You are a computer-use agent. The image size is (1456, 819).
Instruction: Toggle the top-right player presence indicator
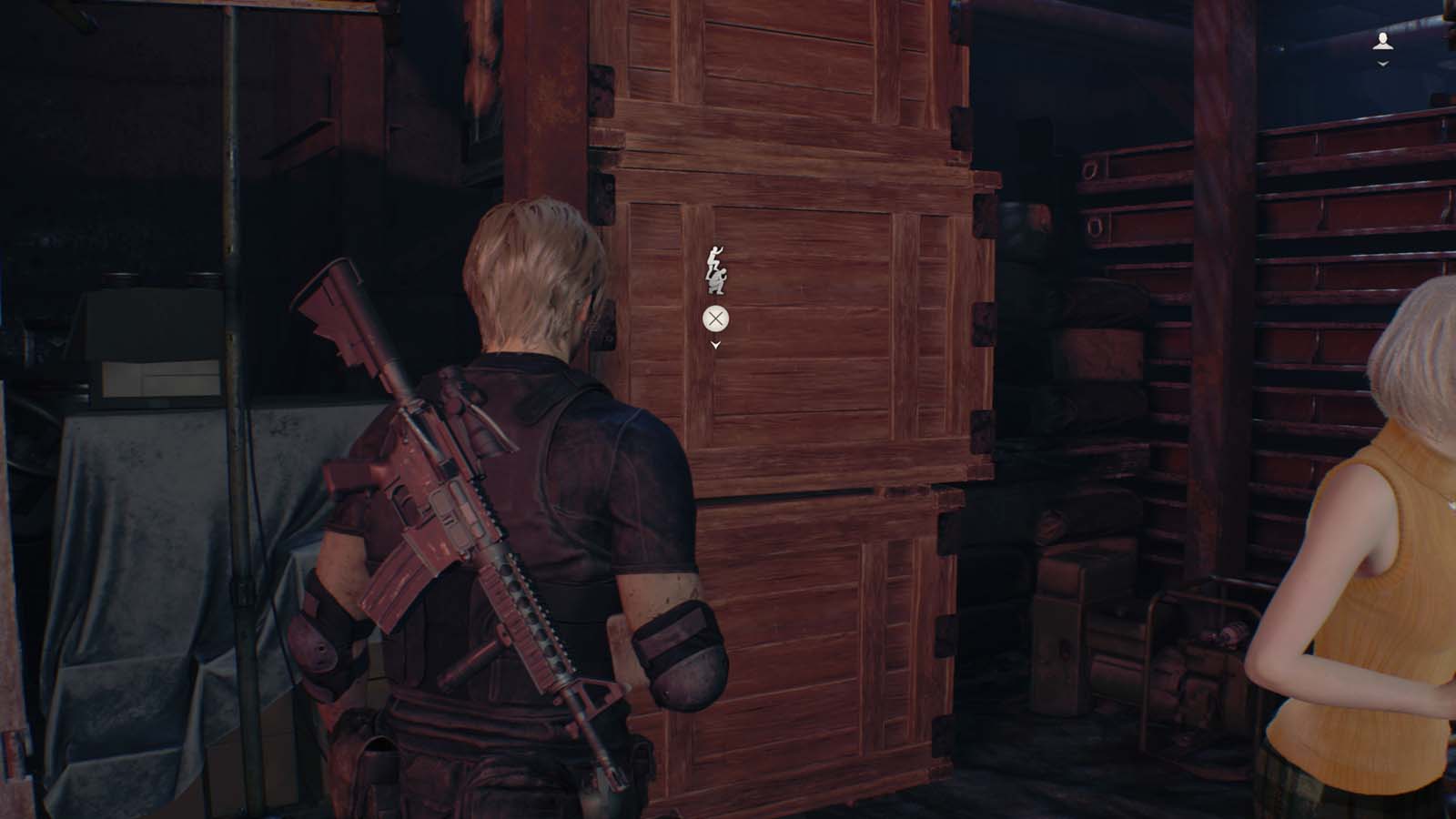(x=1383, y=38)
